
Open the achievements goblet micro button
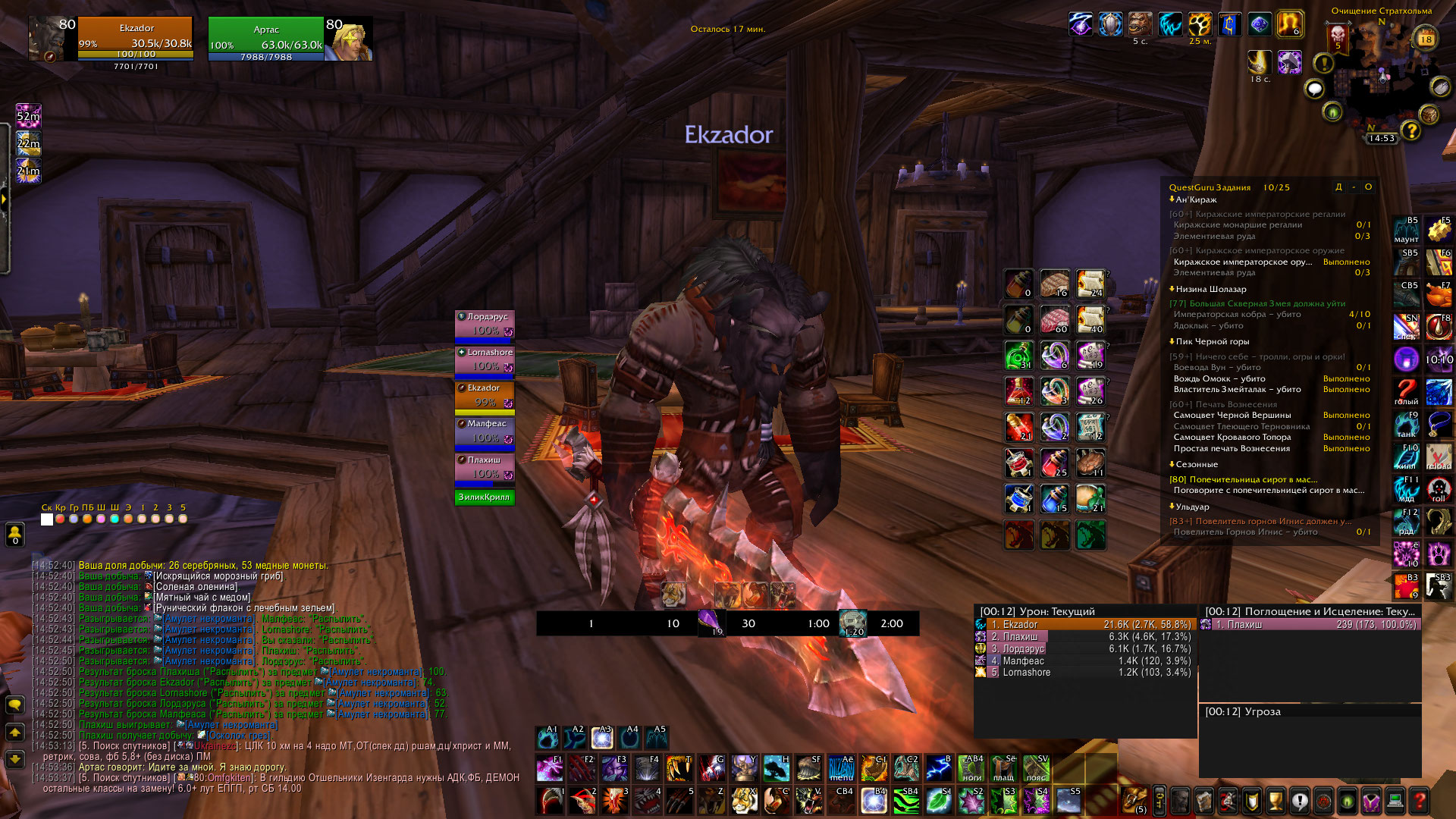(x=1276, y=800)
